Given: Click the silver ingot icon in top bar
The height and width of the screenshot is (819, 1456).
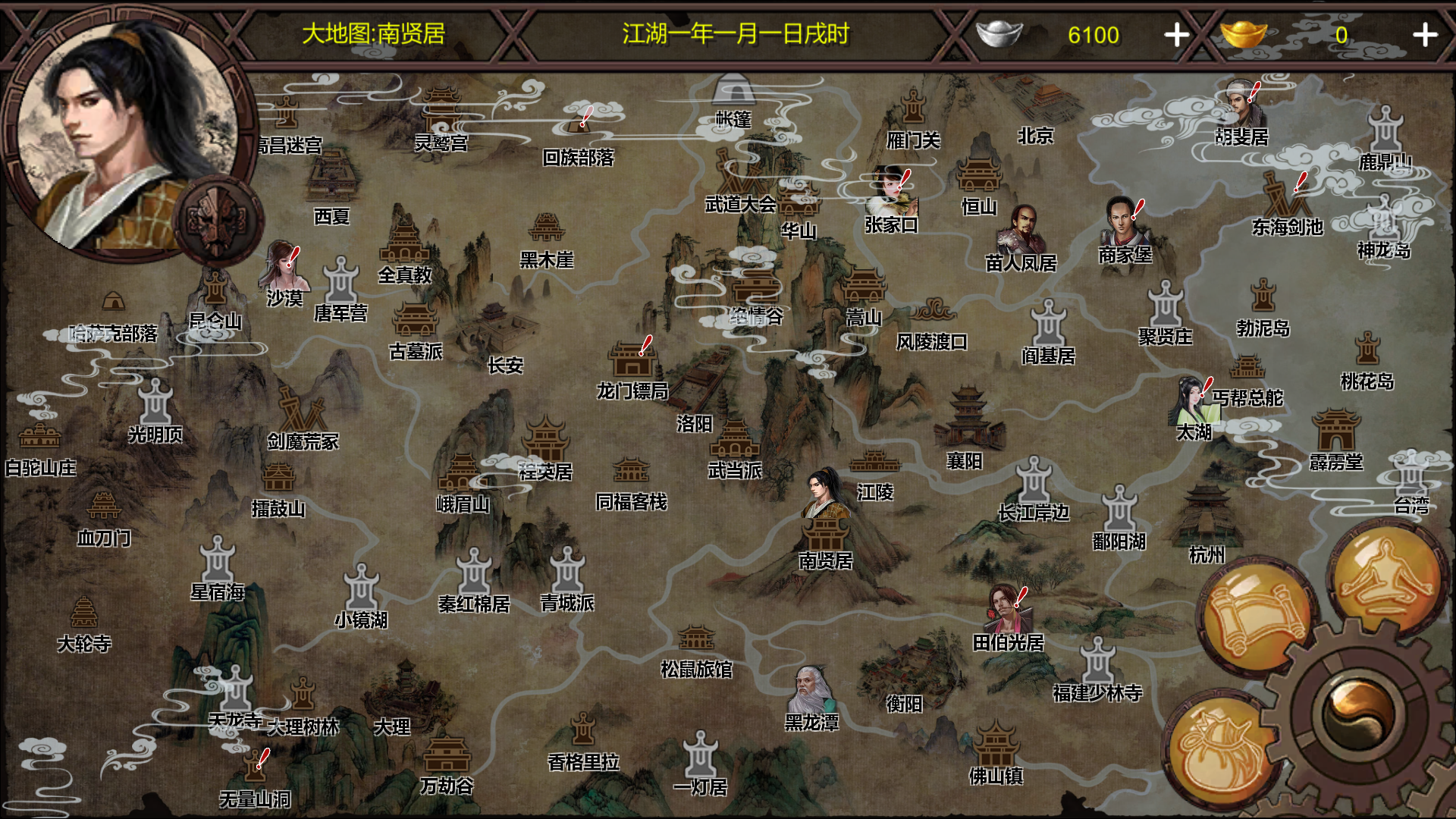Looking at the screenshot, I should tap(1000, 33).
